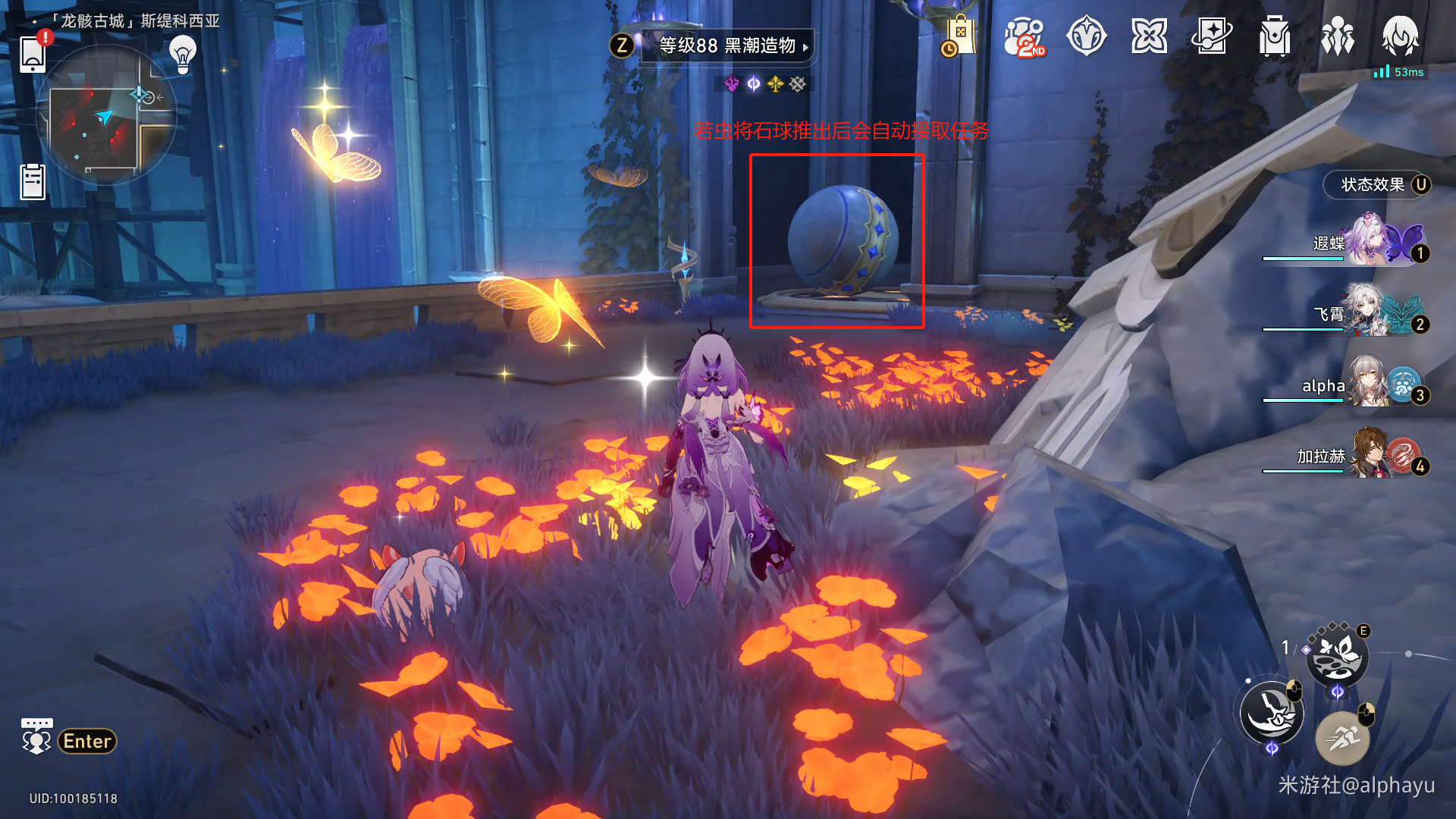Viewport: 1456px width, 819px height.
Task: Open the phone menu icon
Action: click(33, 53)
